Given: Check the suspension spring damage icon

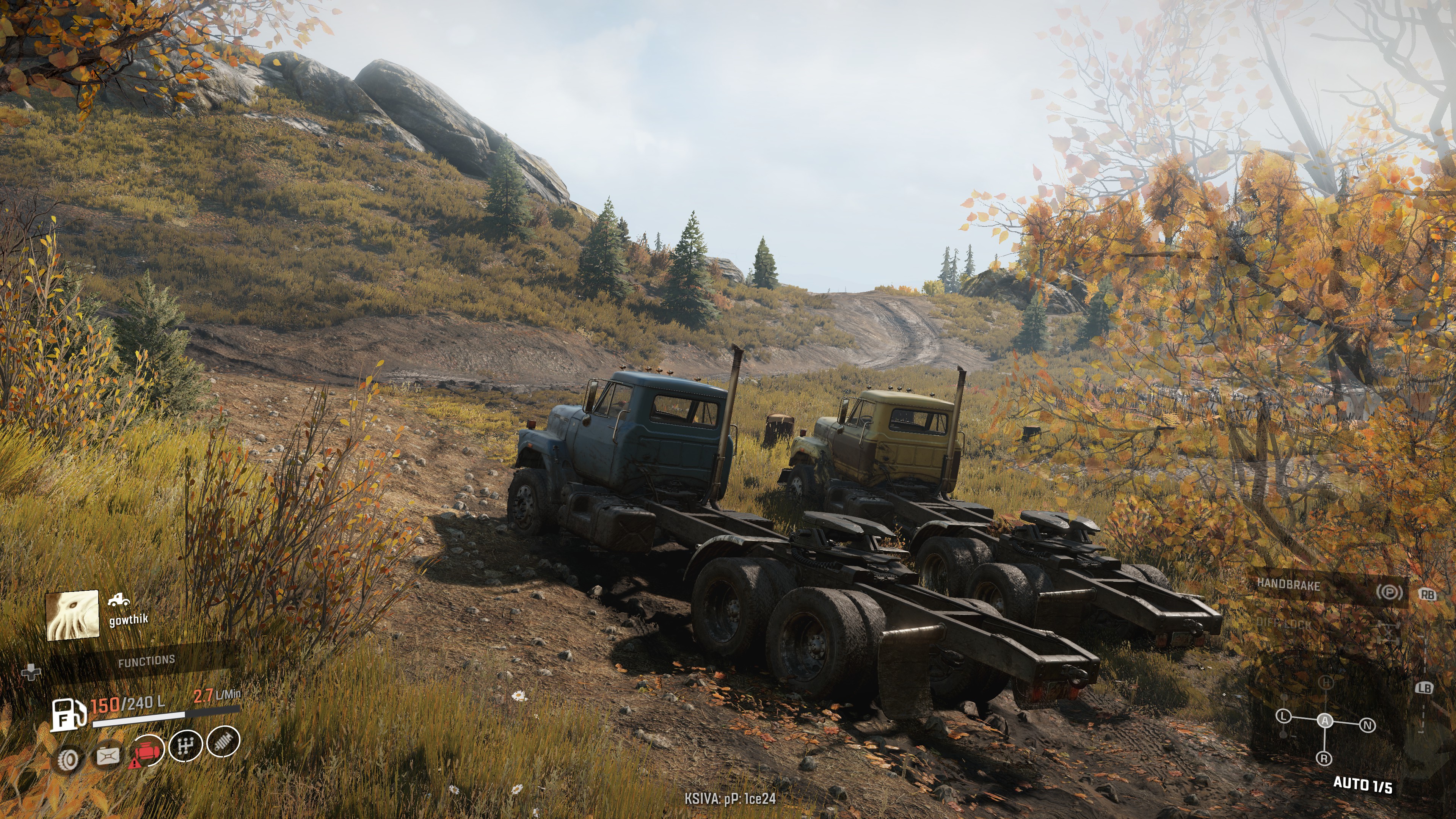Looking at the screenshot, I should tap(223, 742).
